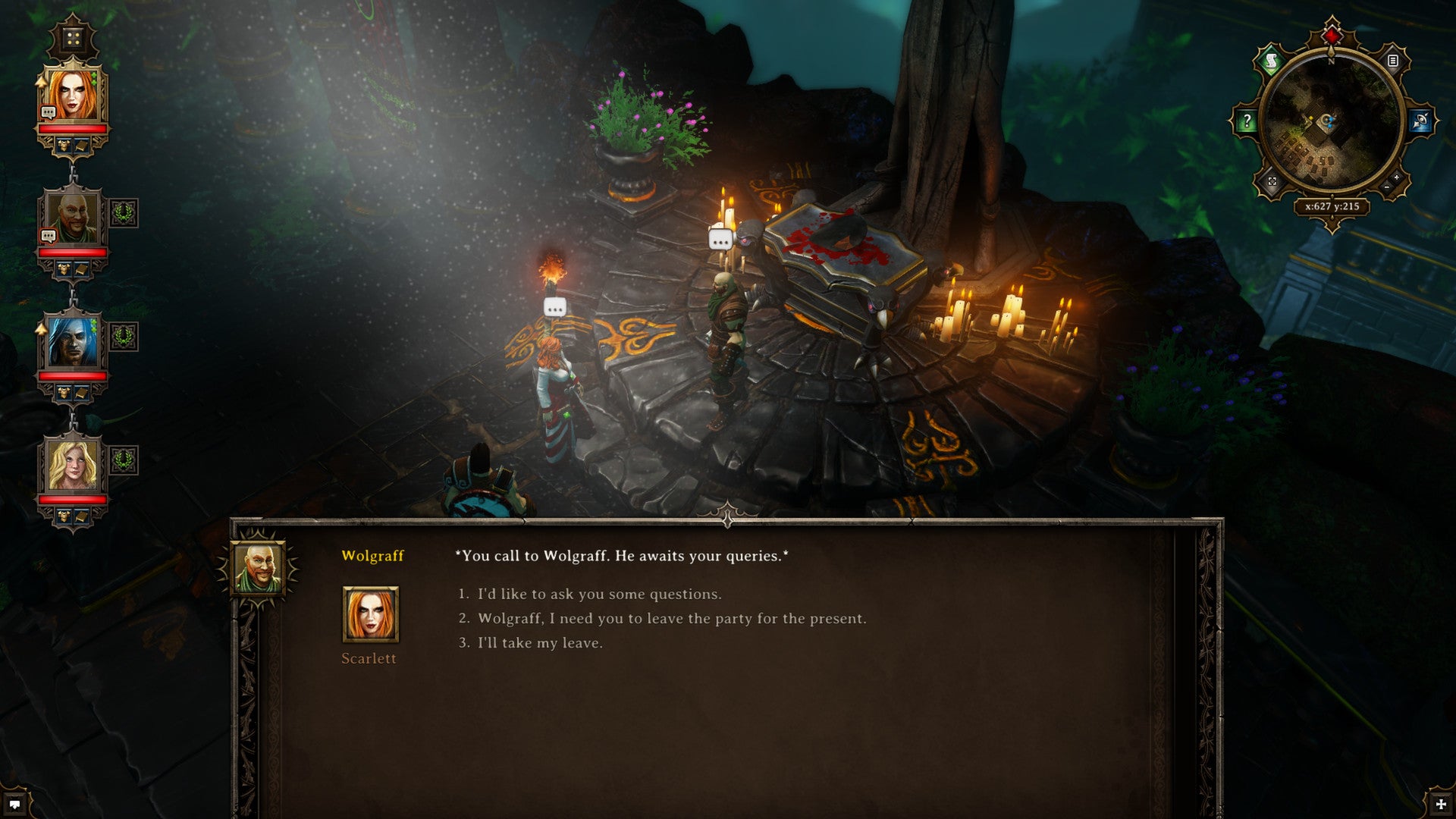Select the blue-haired companion portrait
This screenshot has height=819, width=1456.
click(x=72, y=341)
